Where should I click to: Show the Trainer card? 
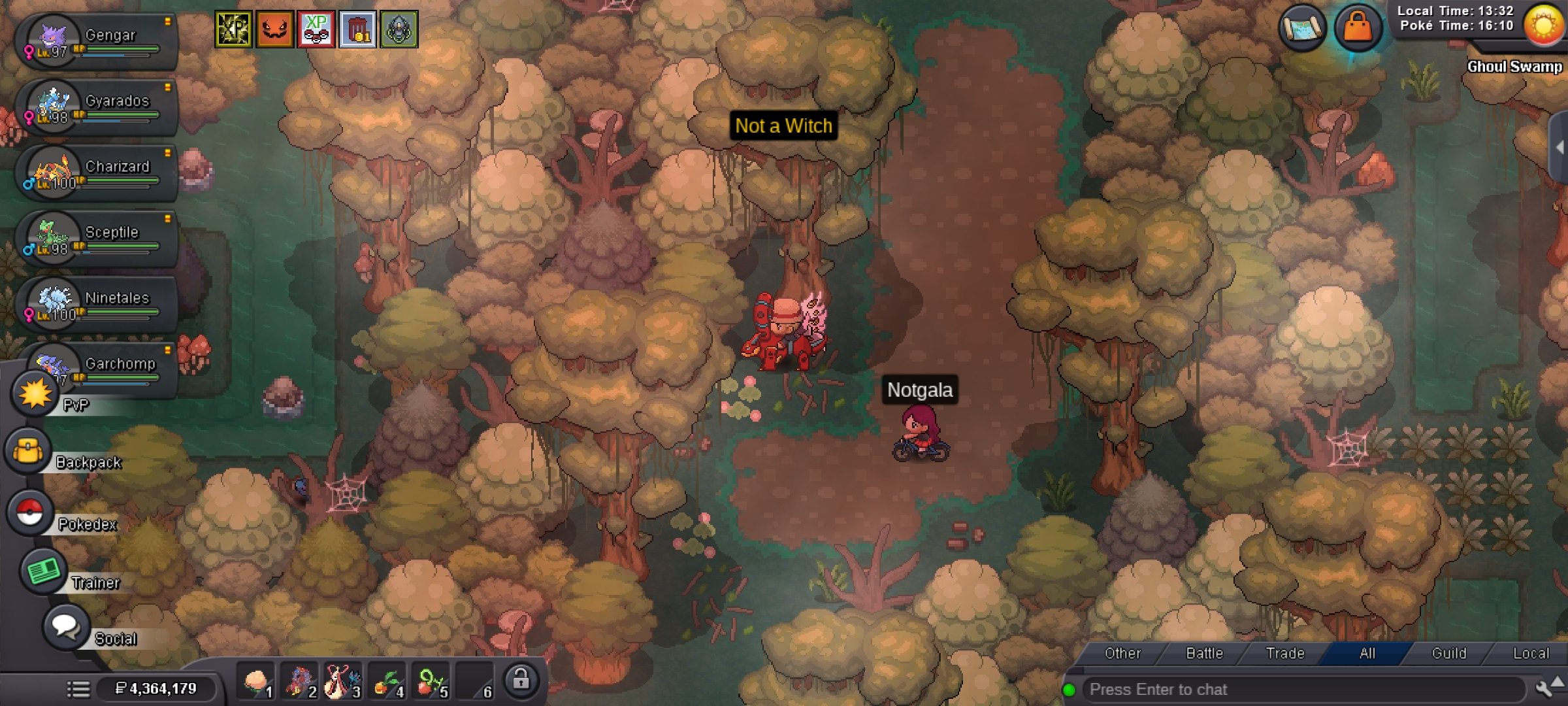43,571
